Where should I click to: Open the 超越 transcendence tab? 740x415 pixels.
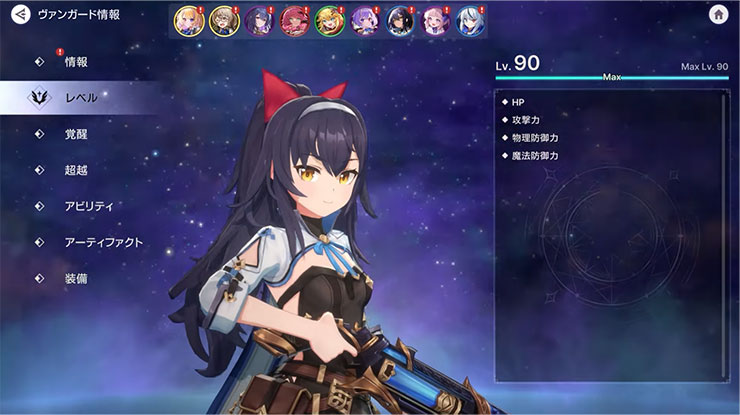coord(76,170)
